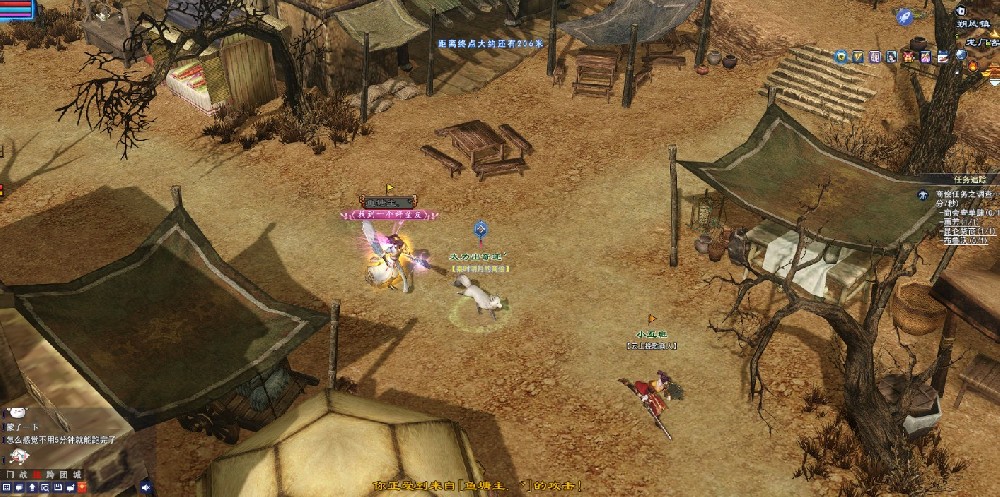Screen dimensions: 1000x497
Task: Click the yellow checkmark shield icon
Action: pyautogui.click(x=858, y=57)
